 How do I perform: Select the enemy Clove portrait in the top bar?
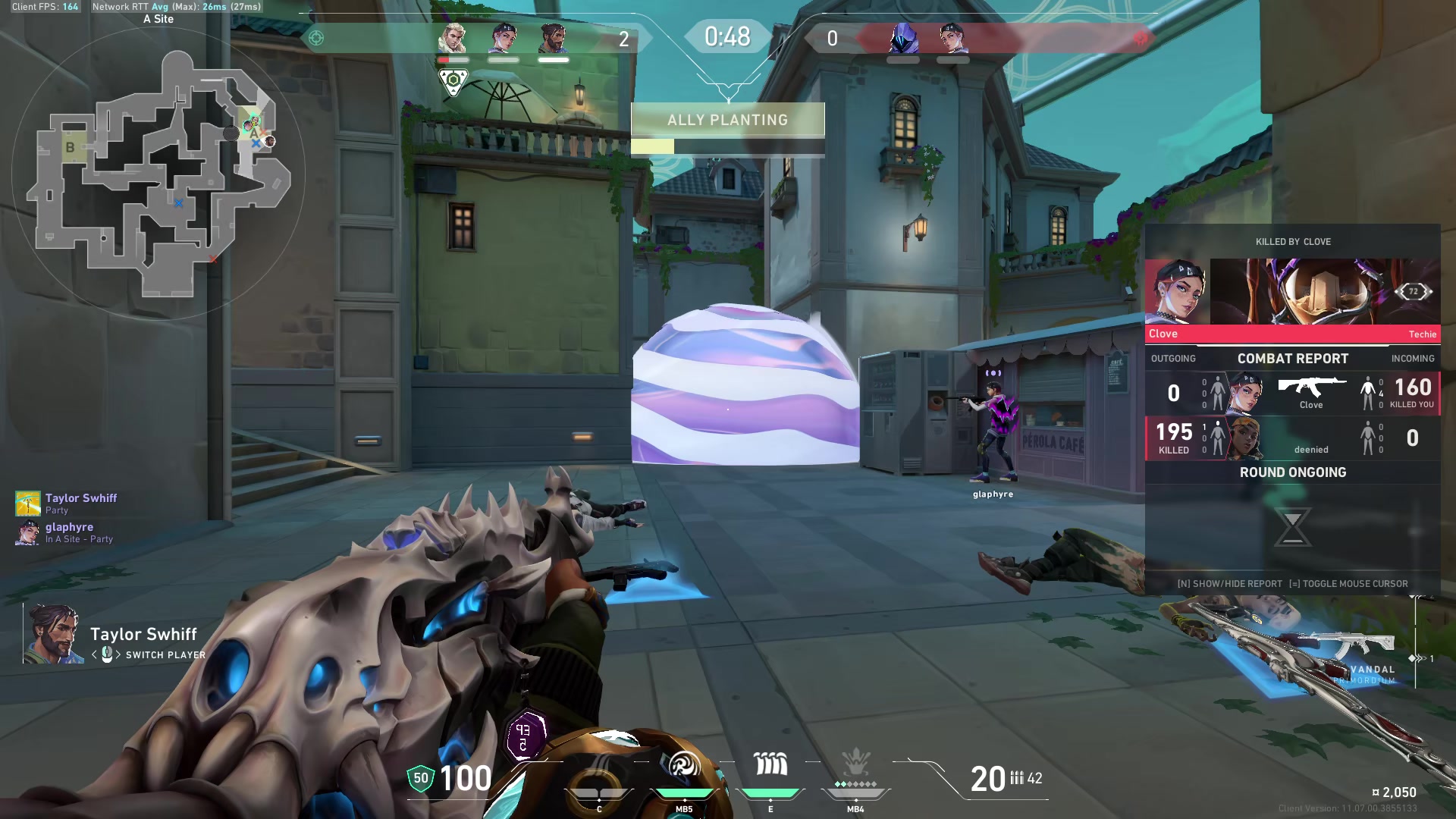pyautogui.click(x=952, y=38)
